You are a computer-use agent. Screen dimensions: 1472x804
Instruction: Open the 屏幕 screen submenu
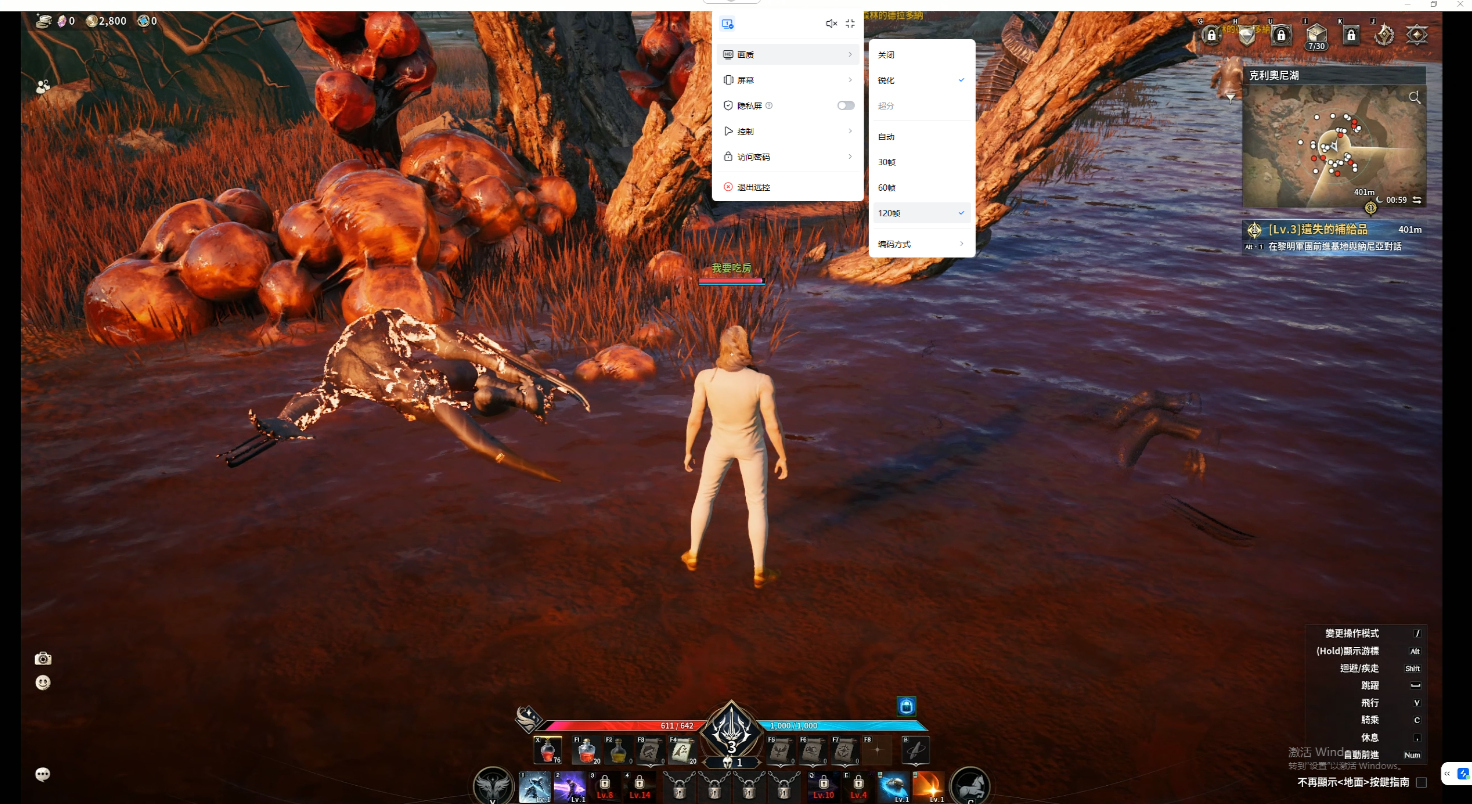787,80
